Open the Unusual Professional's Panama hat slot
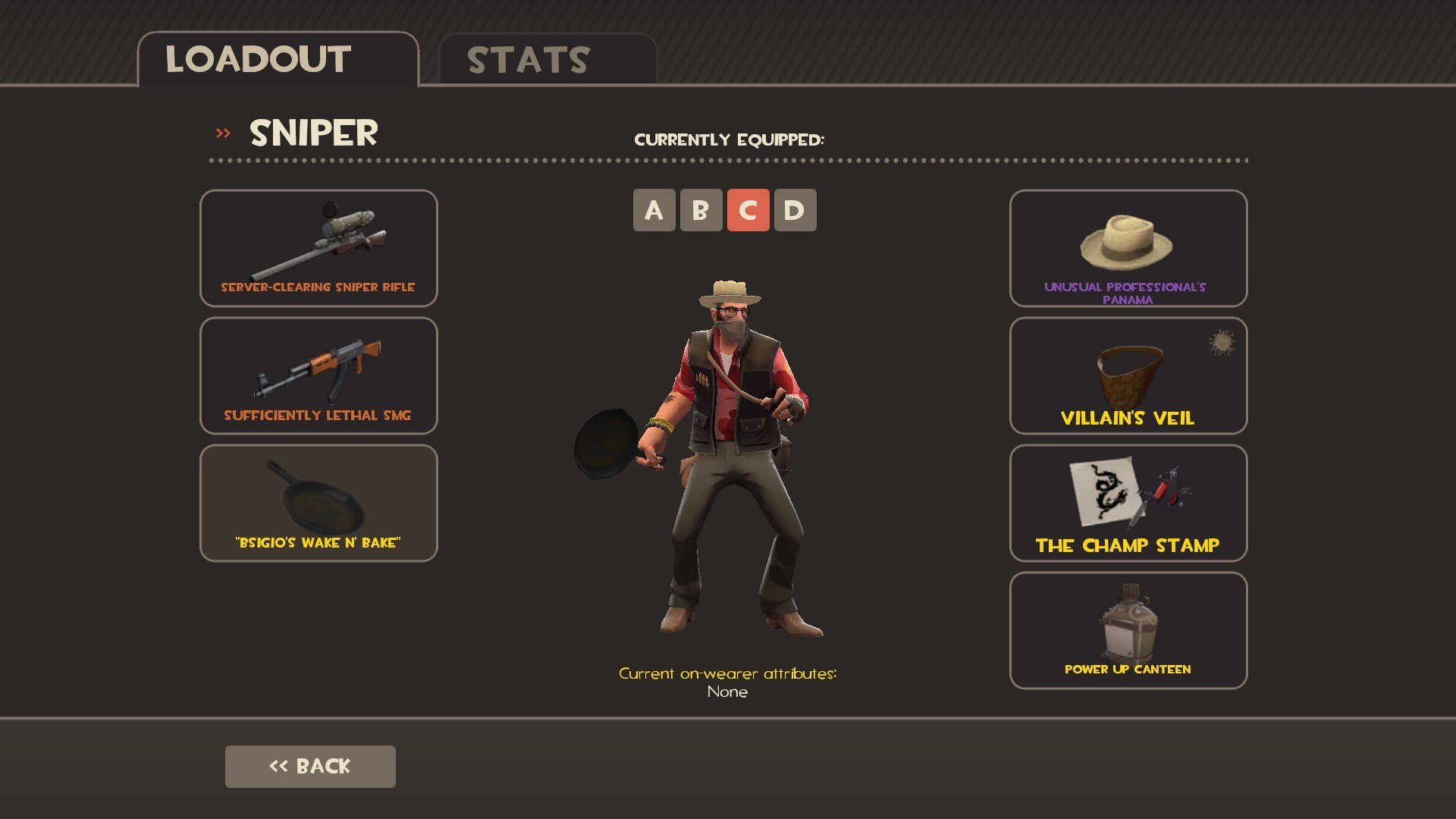Screen dimensions: 1456x819 [x=1128, y=248]
